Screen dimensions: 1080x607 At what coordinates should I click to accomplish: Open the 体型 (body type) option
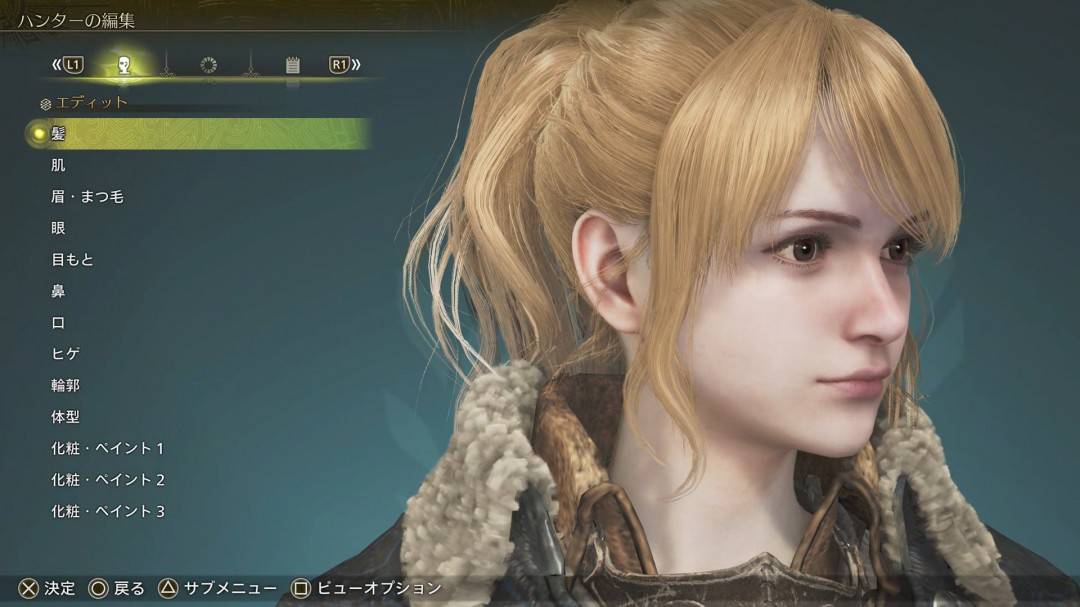click(x=65, y=417)
